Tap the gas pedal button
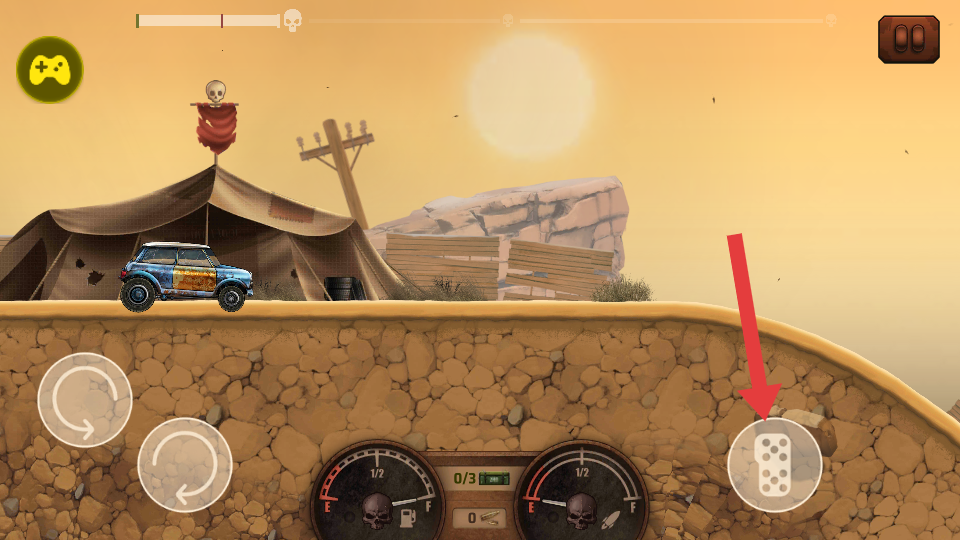Viewport: 960px width, 540px height. pyautogui.click(x=775, y=465)
